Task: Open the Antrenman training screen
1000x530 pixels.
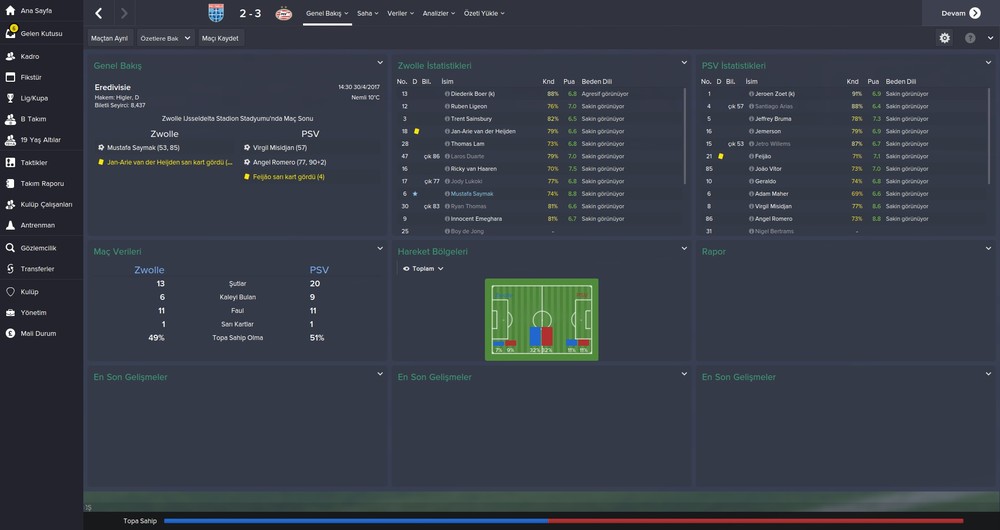Action: point(37,225)
